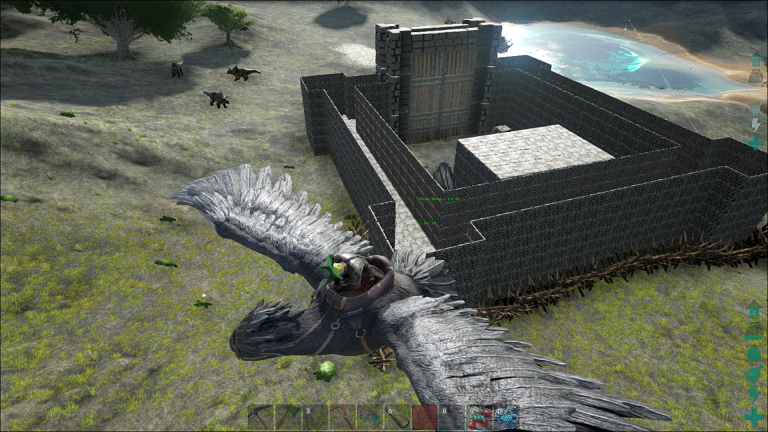Select the stacked item in hotbar slot 5
The image size is (768, 432).
click(370, 417)
